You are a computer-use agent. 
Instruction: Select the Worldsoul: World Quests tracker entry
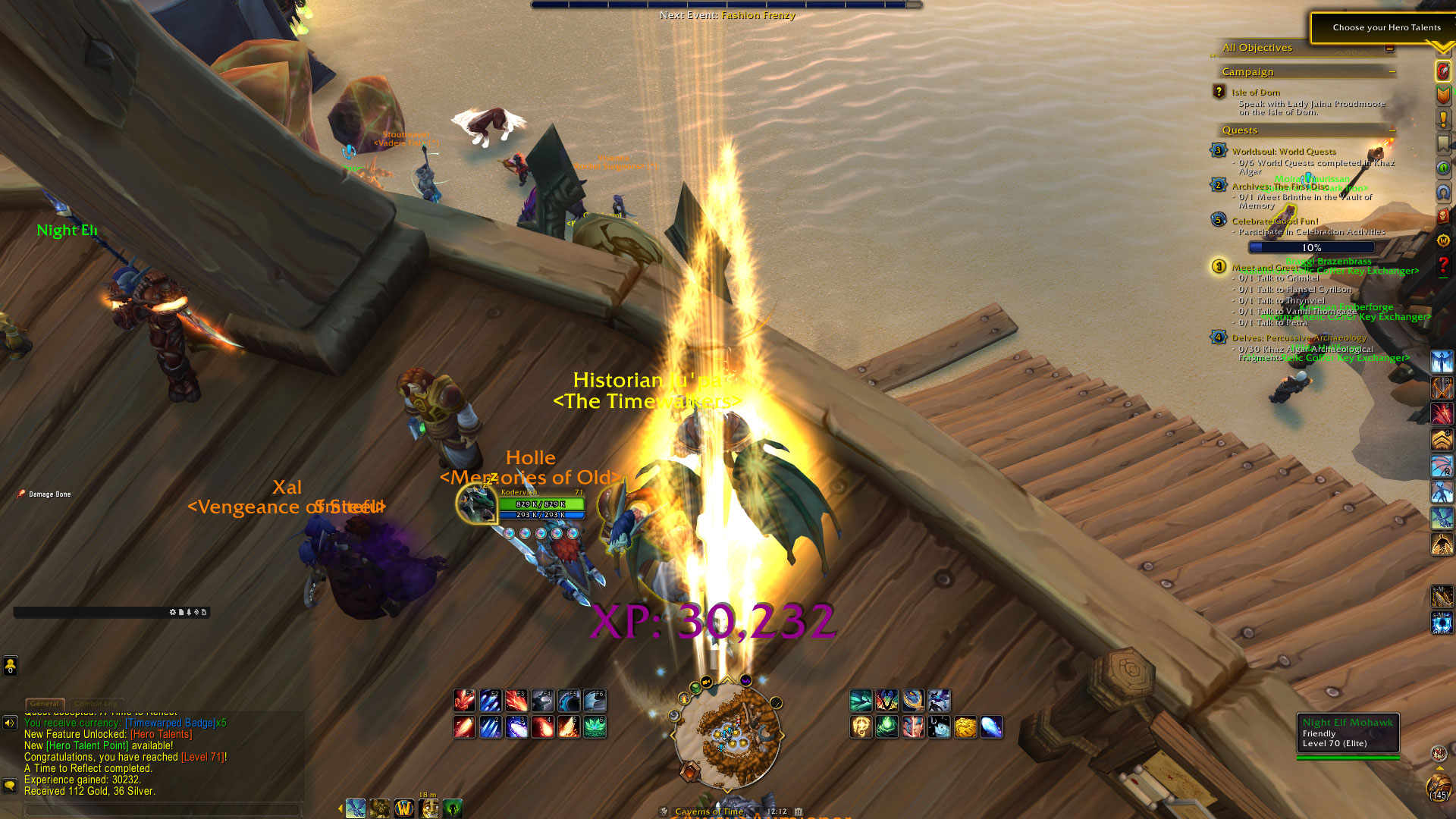1283,152
